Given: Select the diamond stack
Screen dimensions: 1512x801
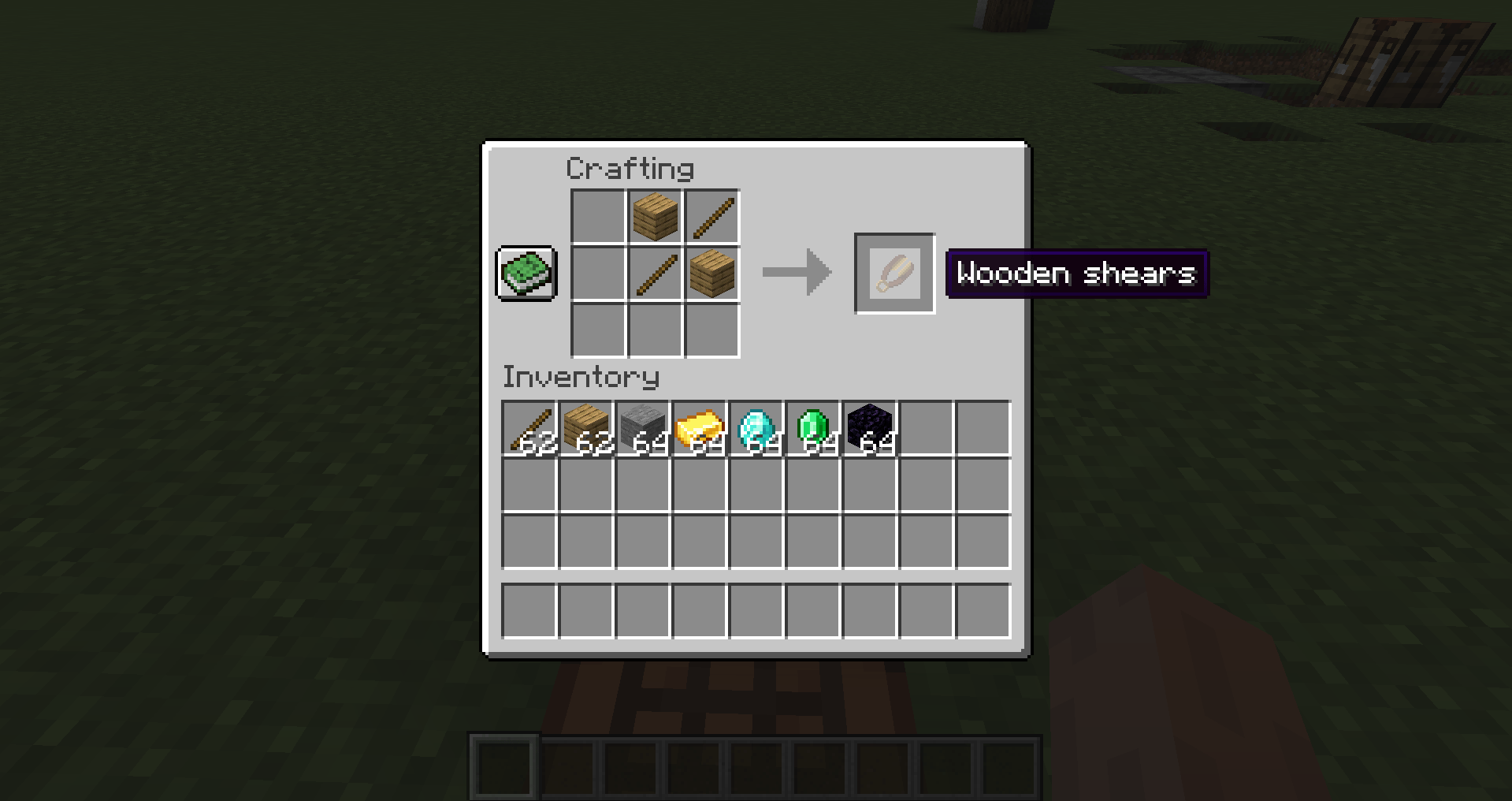Looking at the screenshot, I should click(757, 427).
